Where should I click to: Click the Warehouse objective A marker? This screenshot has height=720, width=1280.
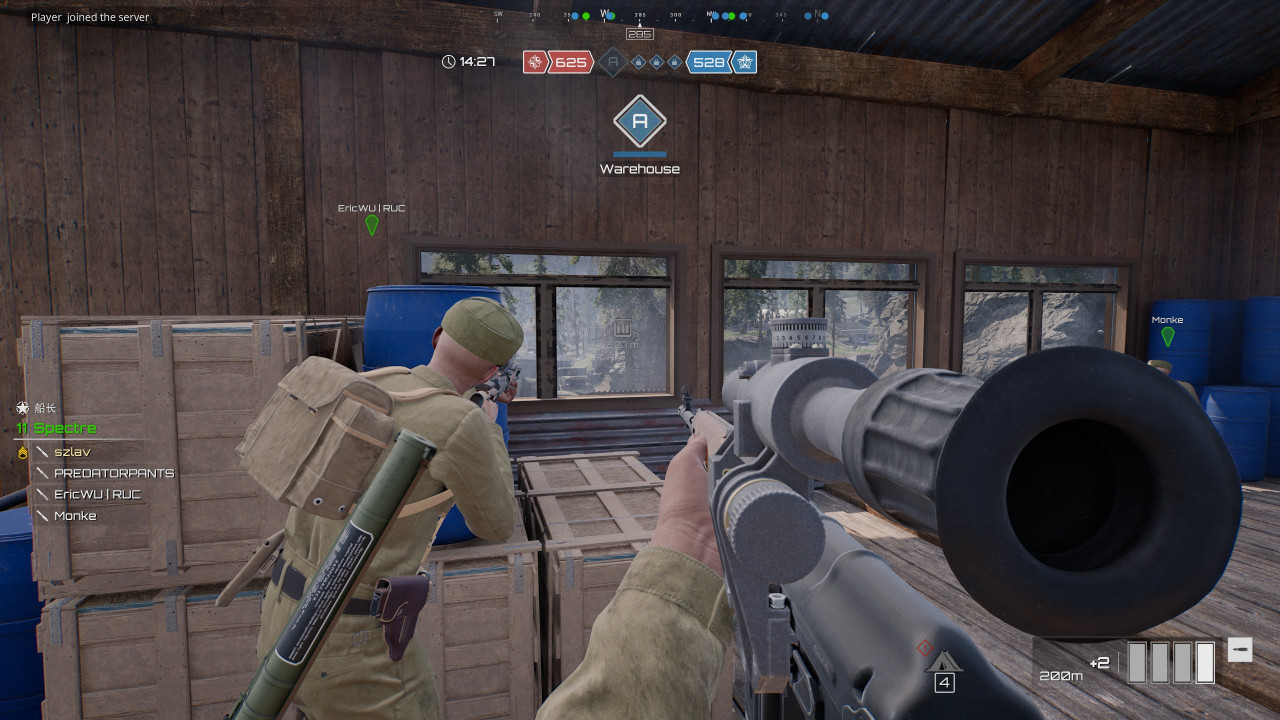point(640,122)
